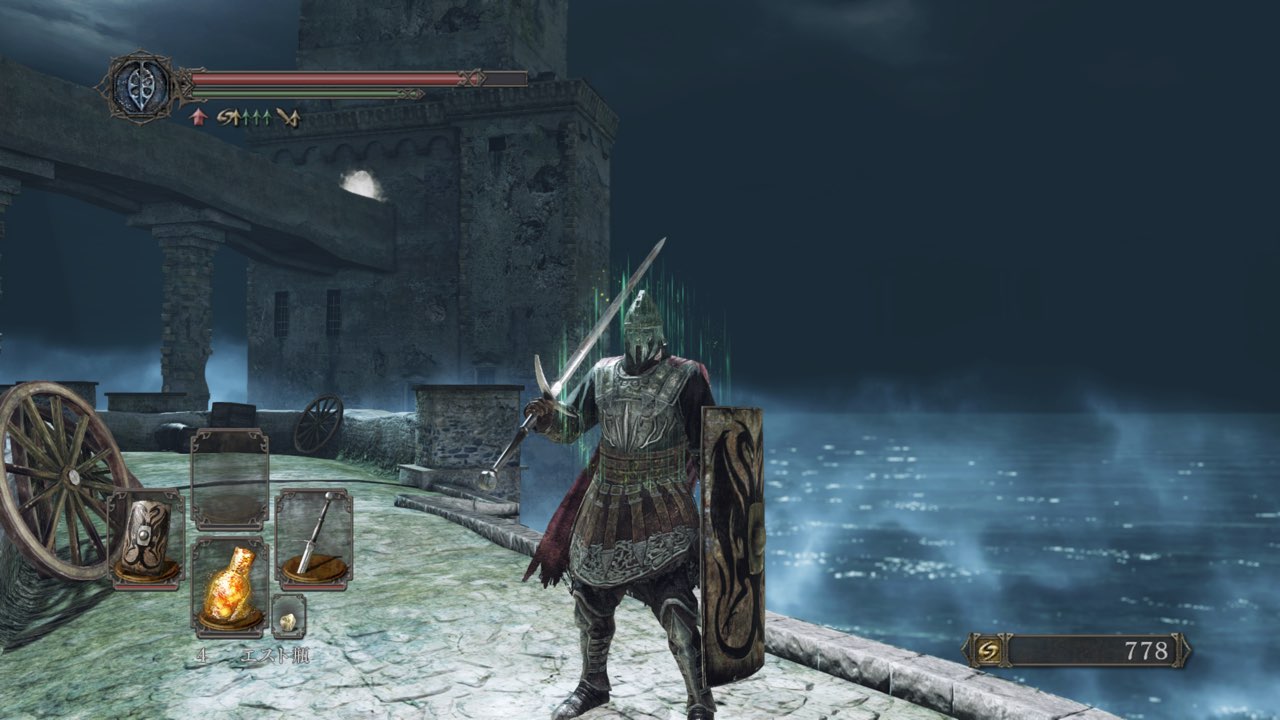This screenshot has width=1280, height=720.
Task: Click the leaf covenant emblem
Action: click(139, 87)
